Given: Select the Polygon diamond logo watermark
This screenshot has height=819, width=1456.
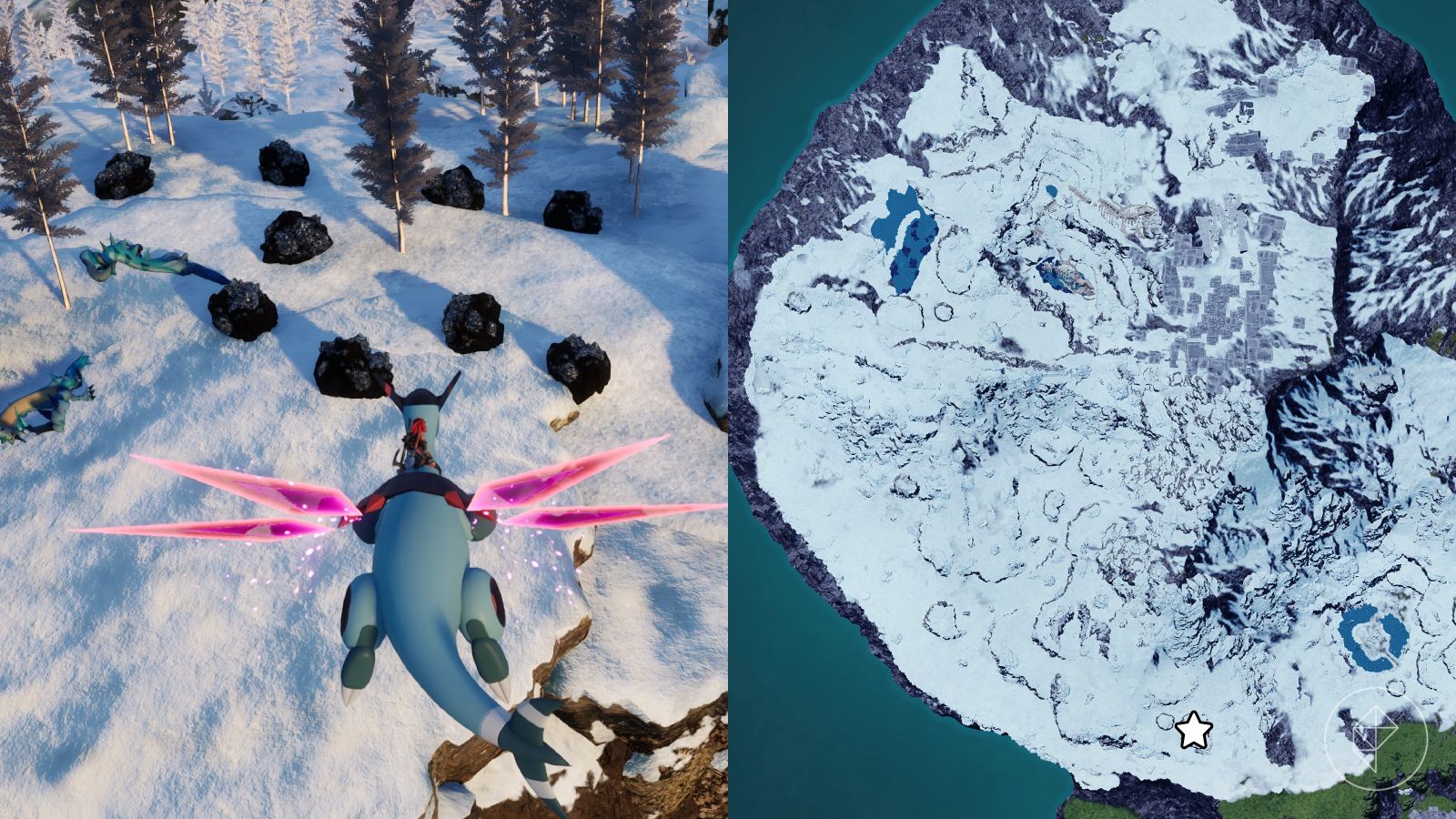Looking at the screenshot, I should click(x=1377, y=733).
